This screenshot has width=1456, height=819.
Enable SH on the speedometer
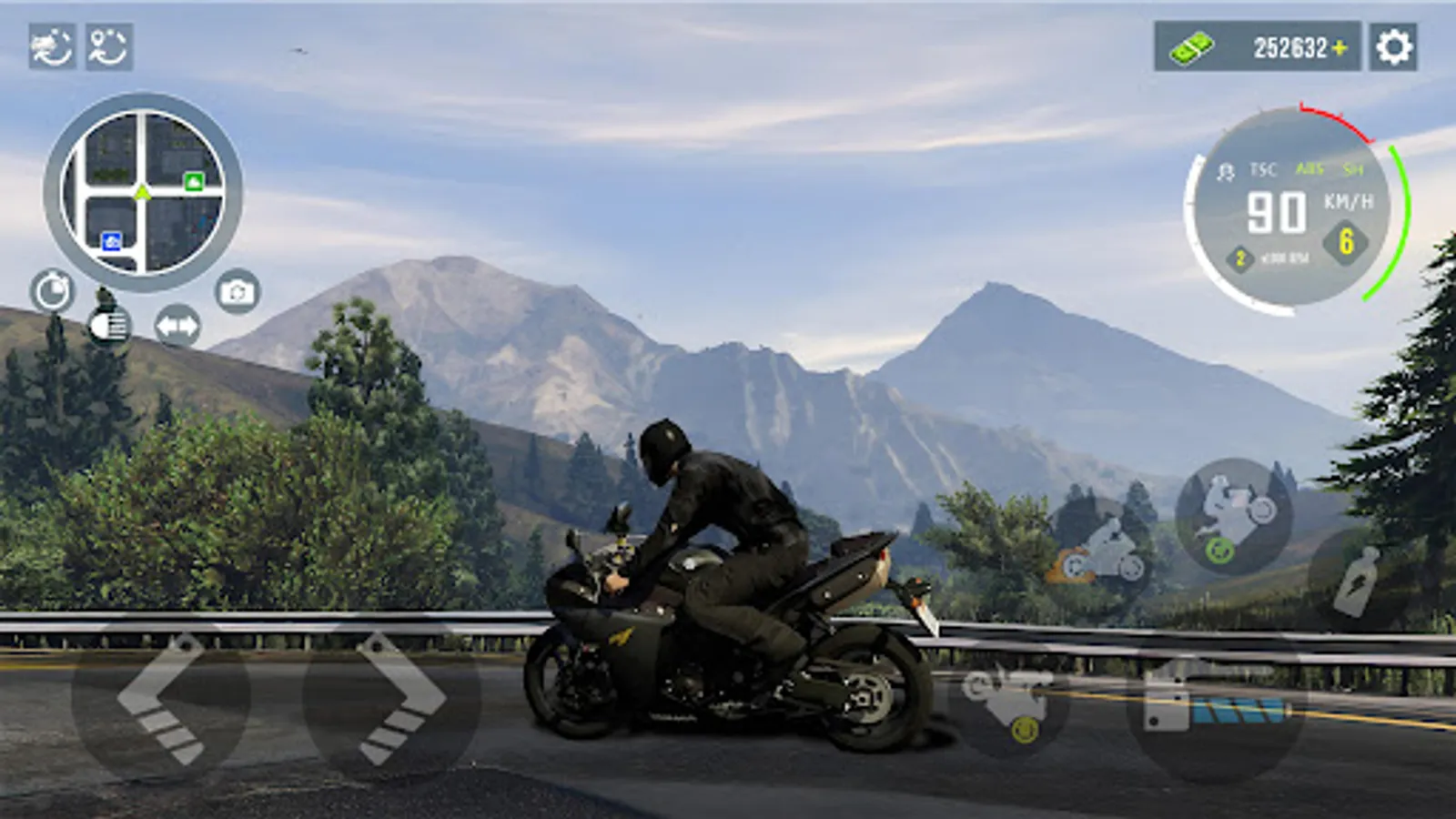click(x=1353, y=170)
